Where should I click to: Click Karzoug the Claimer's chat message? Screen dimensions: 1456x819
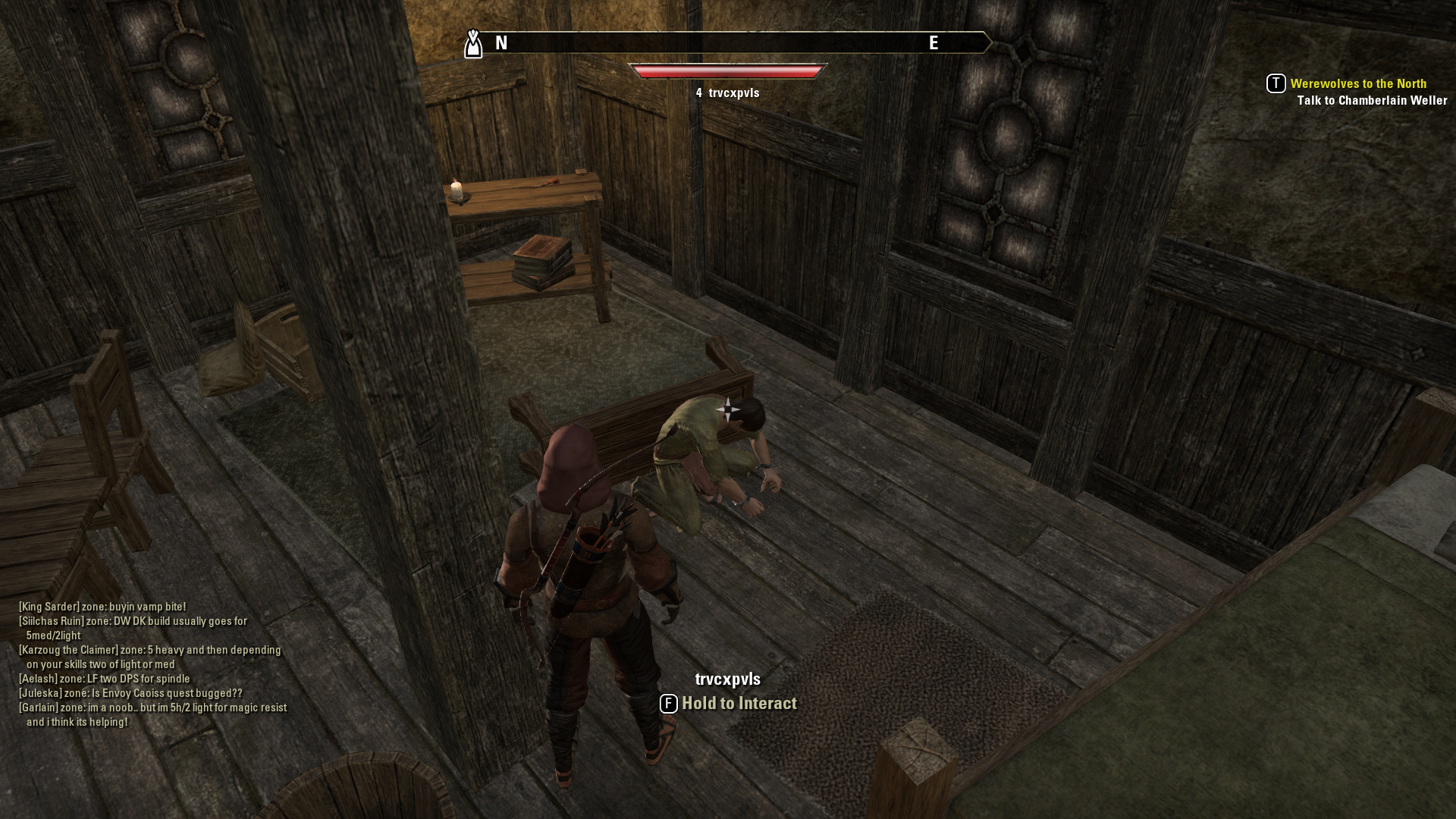point(149,650)
